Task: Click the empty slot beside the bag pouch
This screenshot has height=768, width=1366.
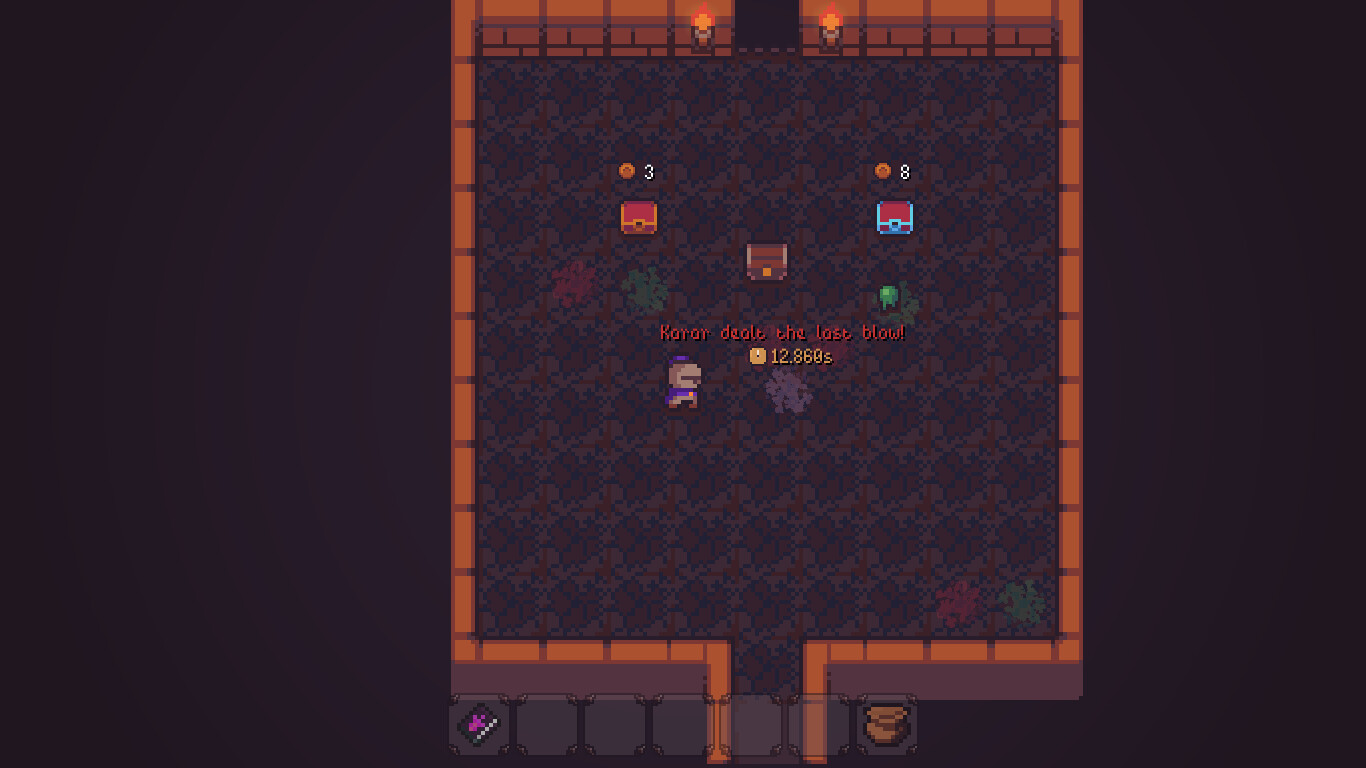Action: tap(816, 726)
